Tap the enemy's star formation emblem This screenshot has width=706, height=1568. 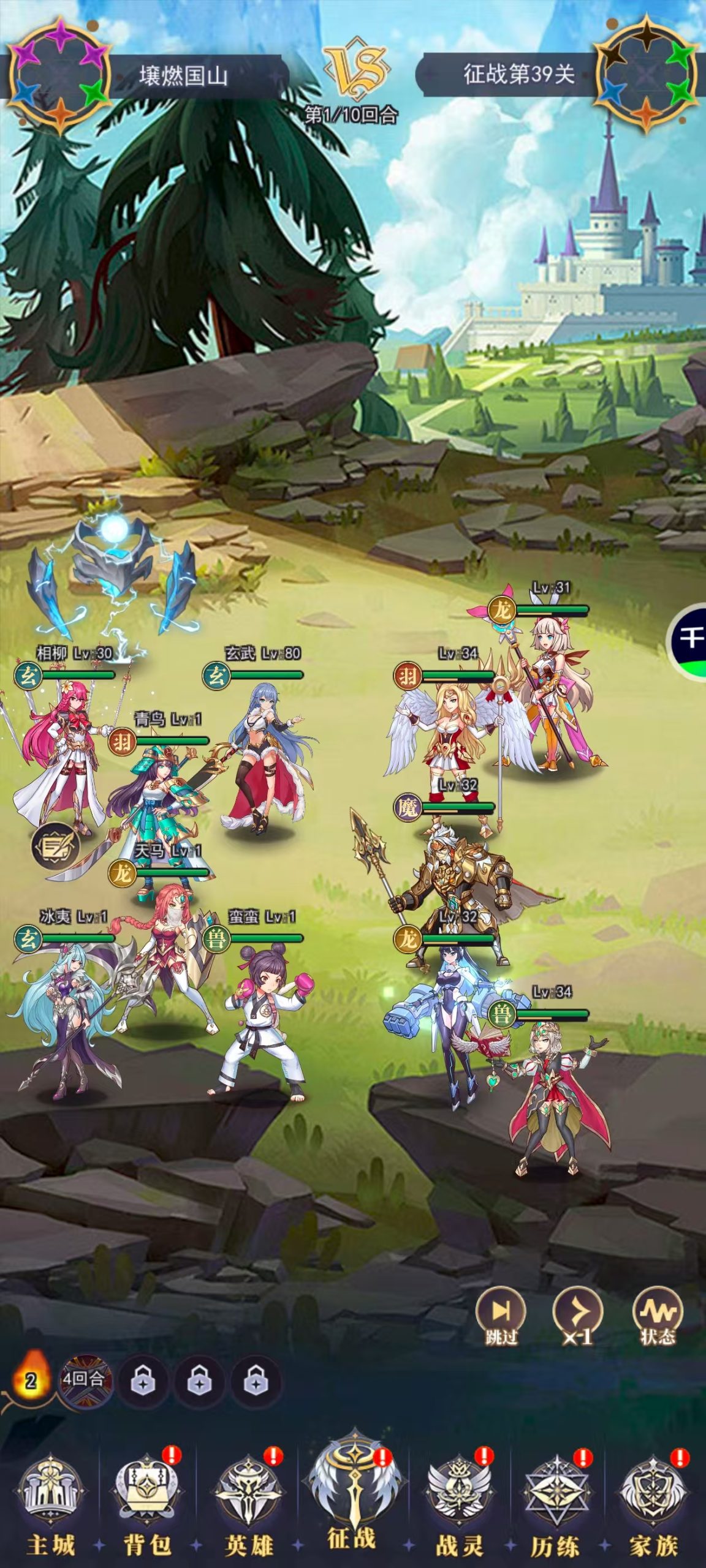point(647,75)
